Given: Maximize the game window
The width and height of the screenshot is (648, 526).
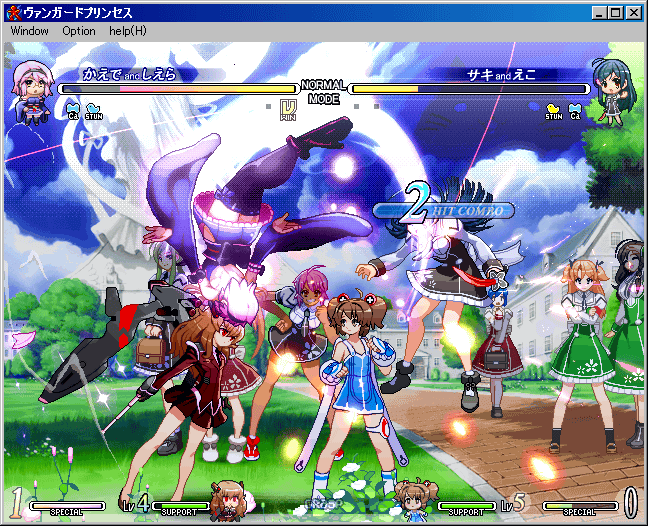Looking at the screenshot, I should (x=615, y=12).
